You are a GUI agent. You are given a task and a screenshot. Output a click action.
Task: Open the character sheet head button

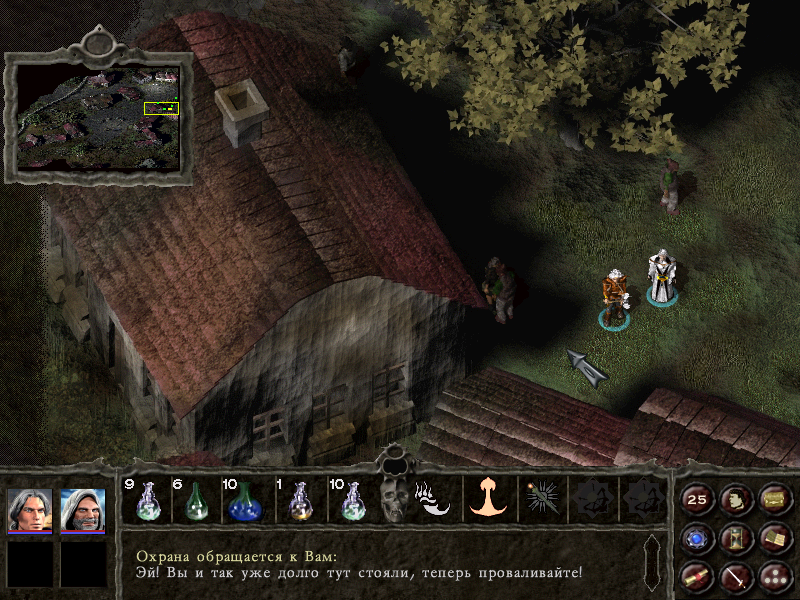click(735, 499)
